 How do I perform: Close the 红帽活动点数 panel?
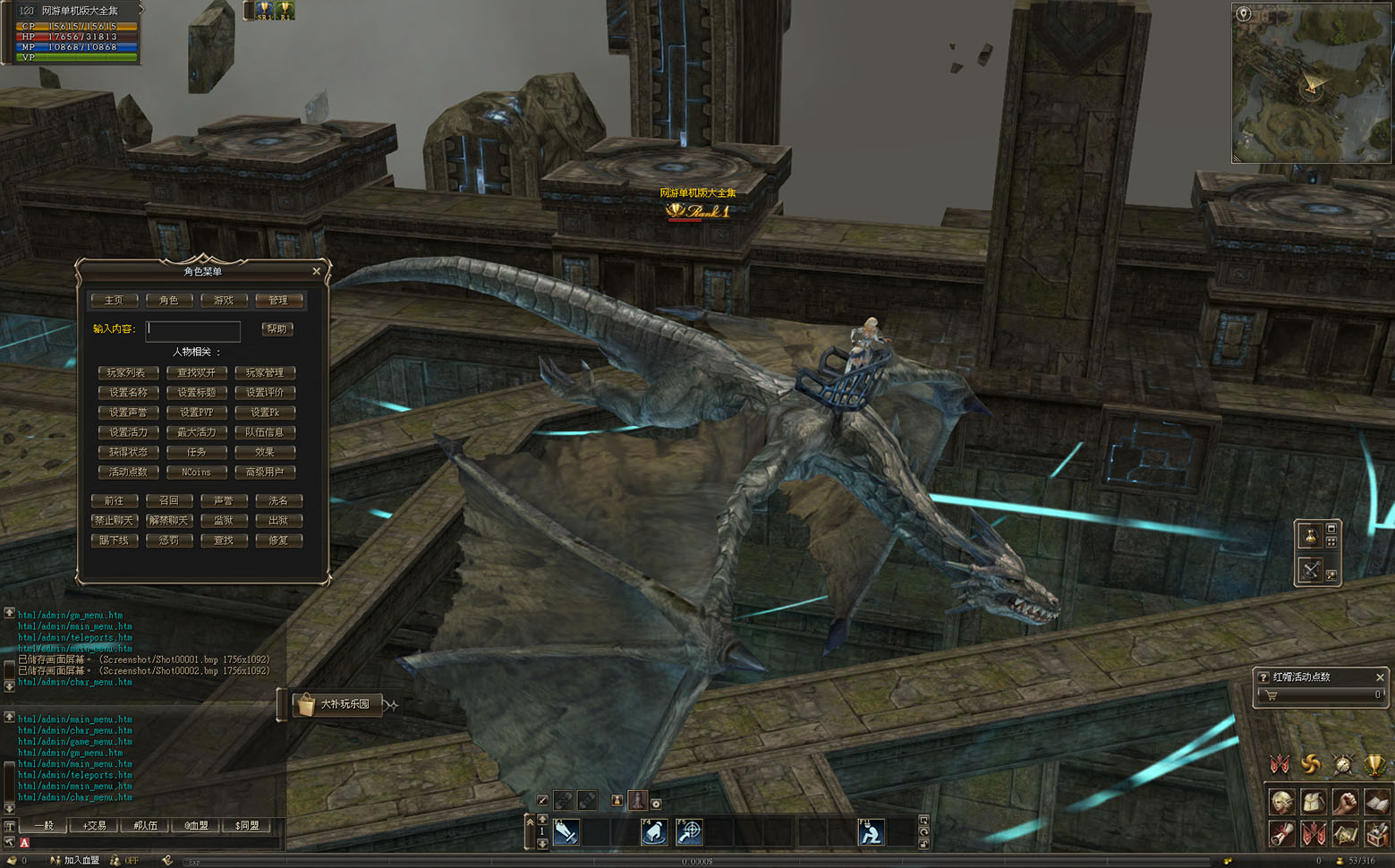click(1380, 677)
